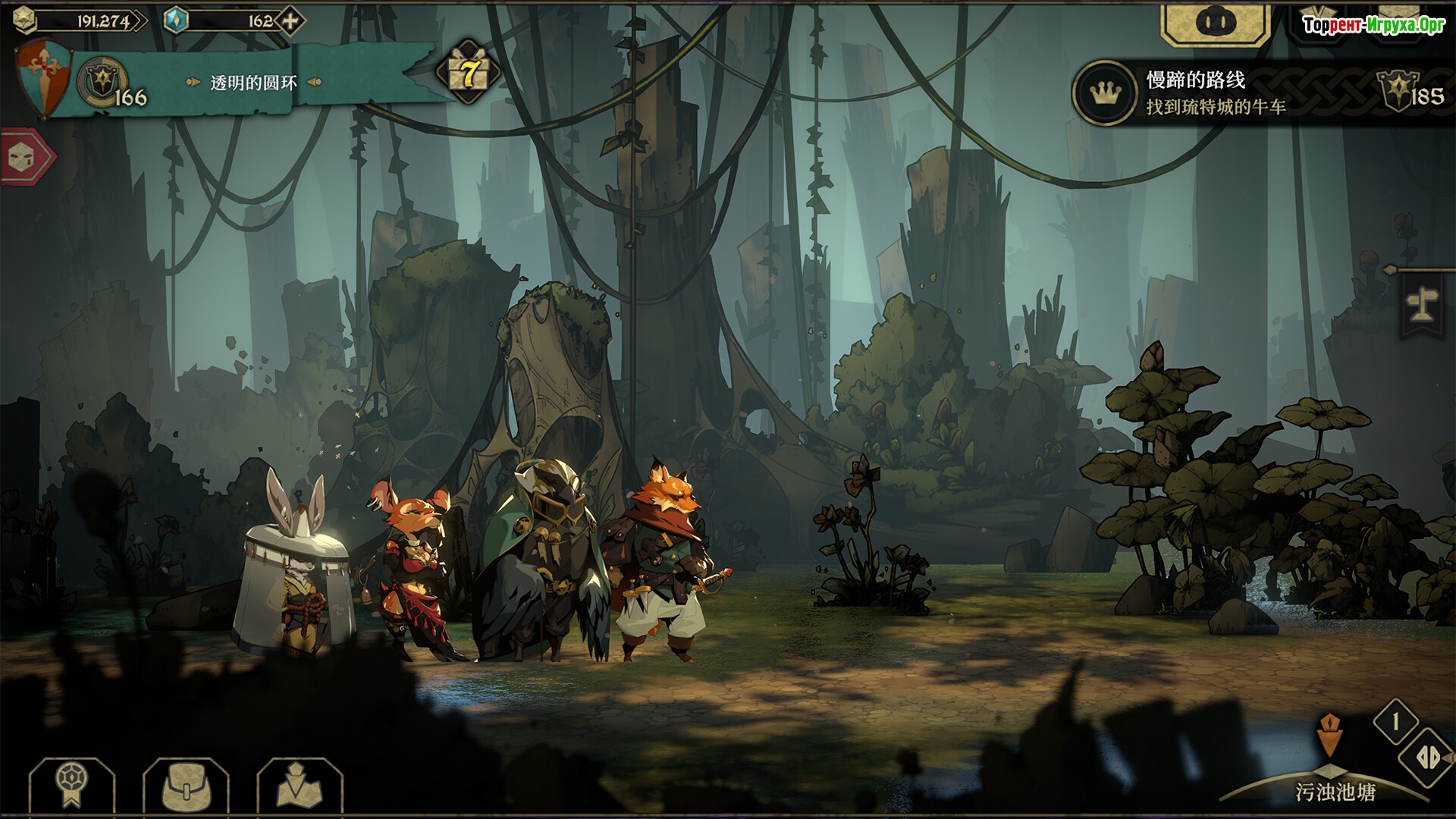Click the orange location pin marker
The image size is (1456, 819).
(1329, 735)
